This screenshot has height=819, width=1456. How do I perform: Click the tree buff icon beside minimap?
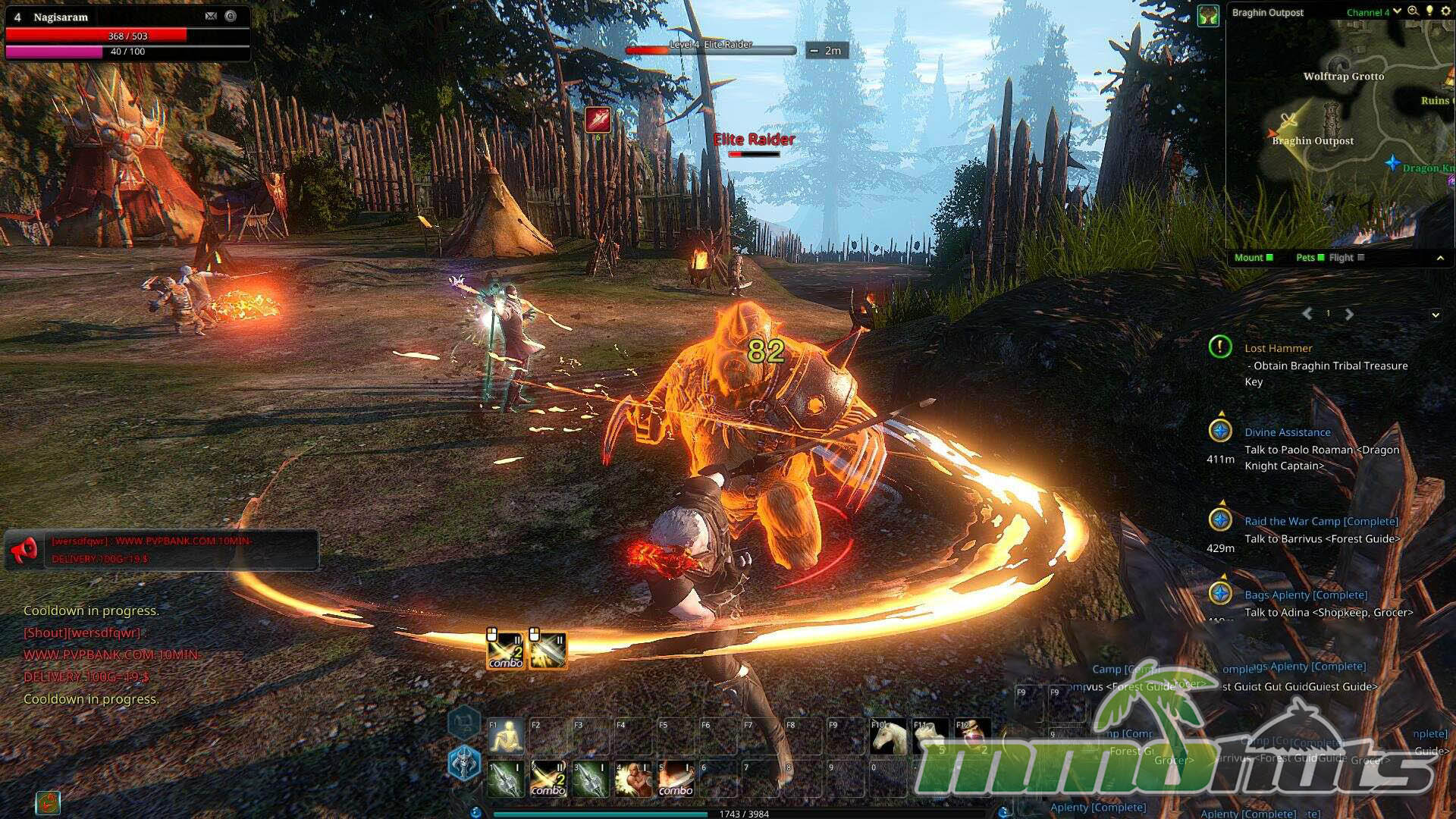(x=1208, y=15)
